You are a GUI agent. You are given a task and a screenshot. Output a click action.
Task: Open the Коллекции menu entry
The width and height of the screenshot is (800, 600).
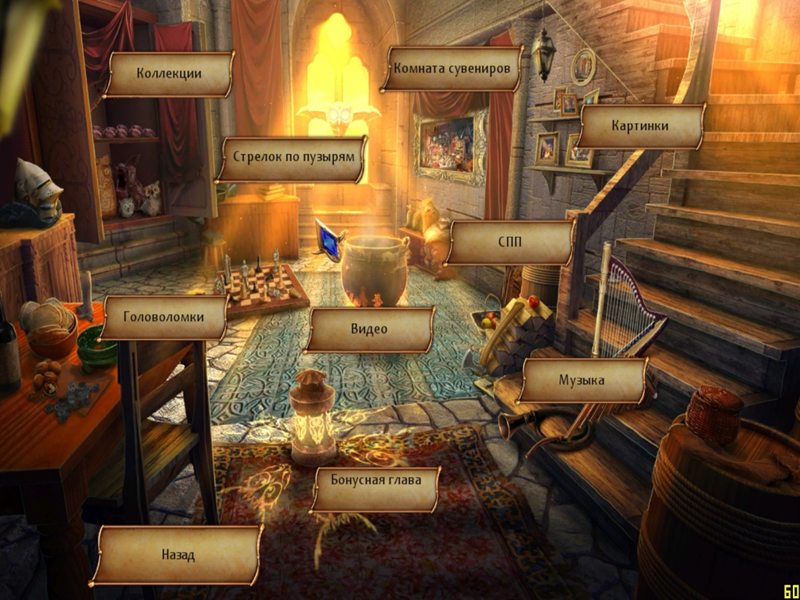(170, 73)
